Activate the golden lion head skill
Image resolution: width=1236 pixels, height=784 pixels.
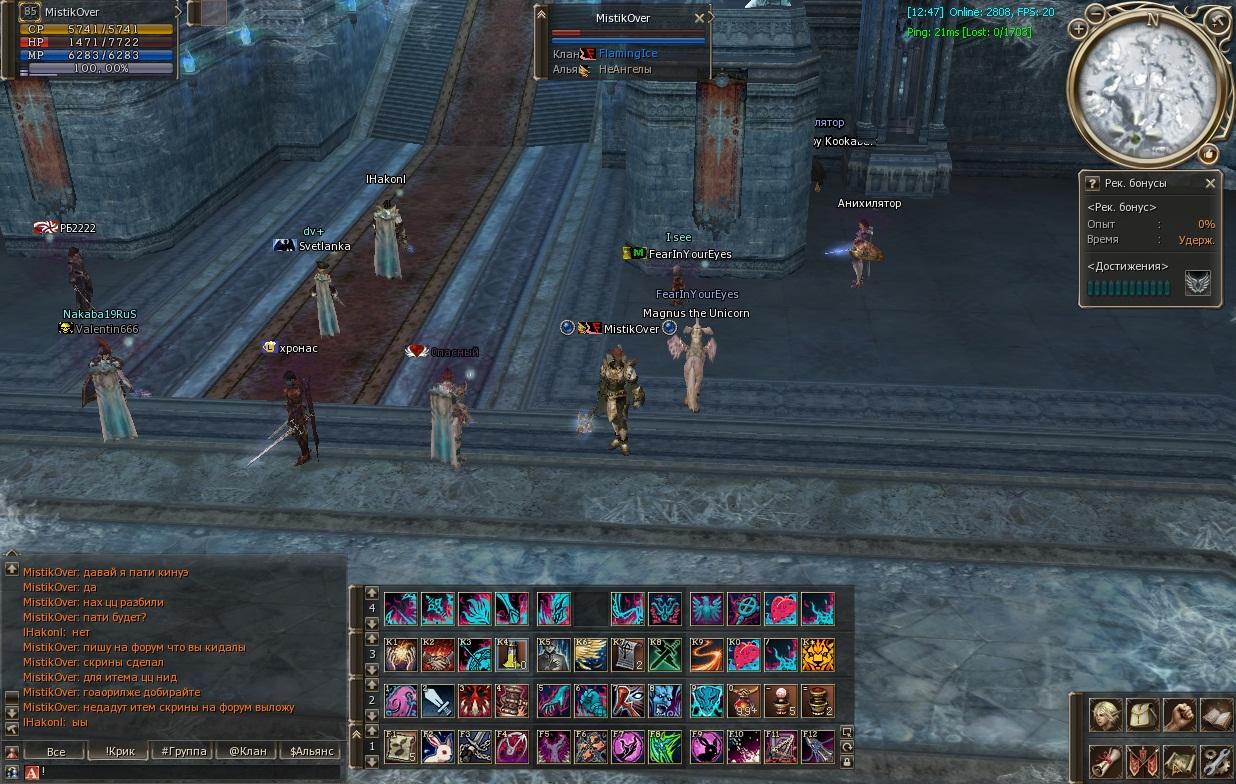(x=817, y=654)
